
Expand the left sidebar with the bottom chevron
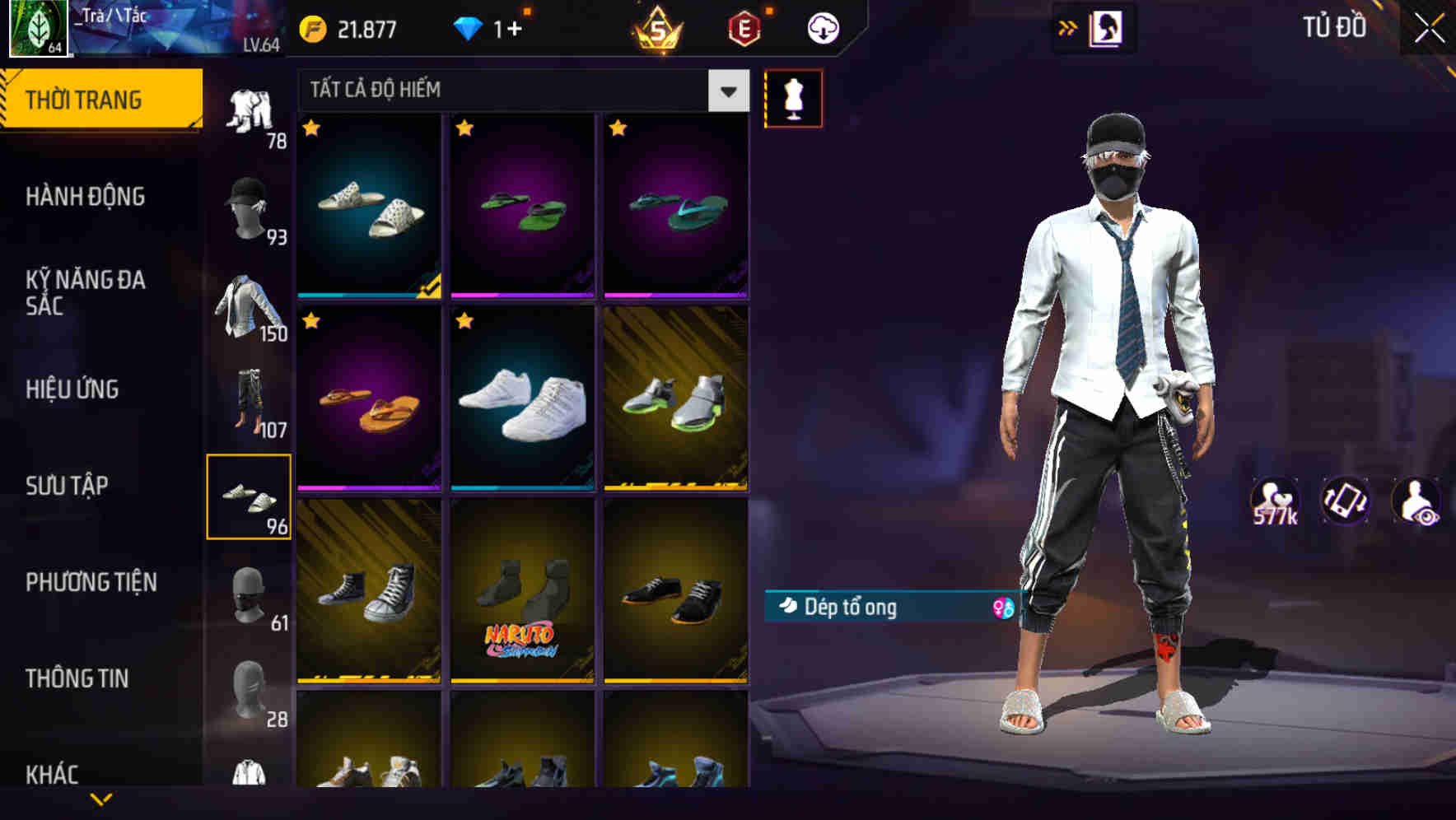pos(100,799)
